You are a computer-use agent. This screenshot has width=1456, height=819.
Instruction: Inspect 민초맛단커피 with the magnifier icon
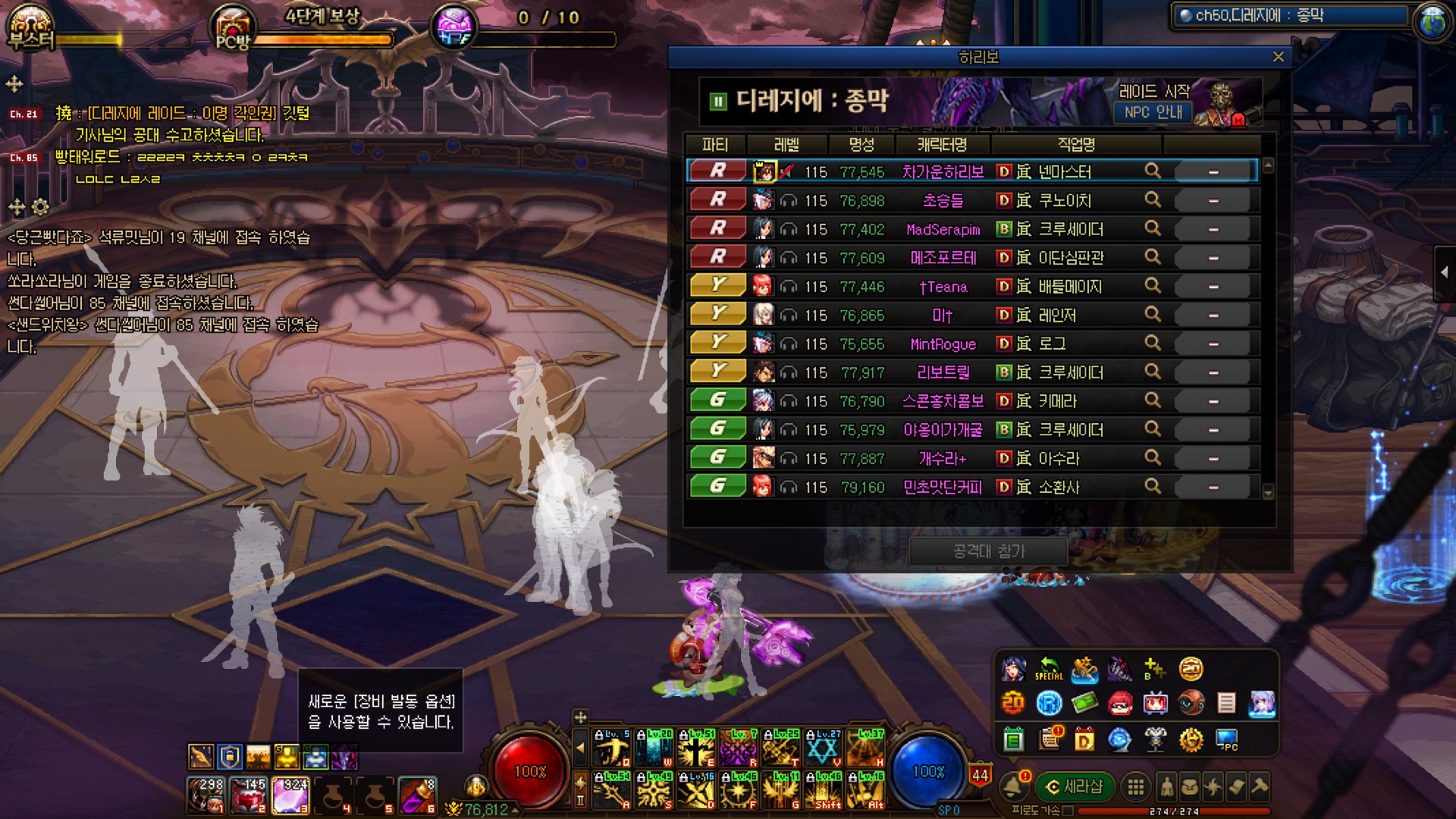pos(1152,486)
